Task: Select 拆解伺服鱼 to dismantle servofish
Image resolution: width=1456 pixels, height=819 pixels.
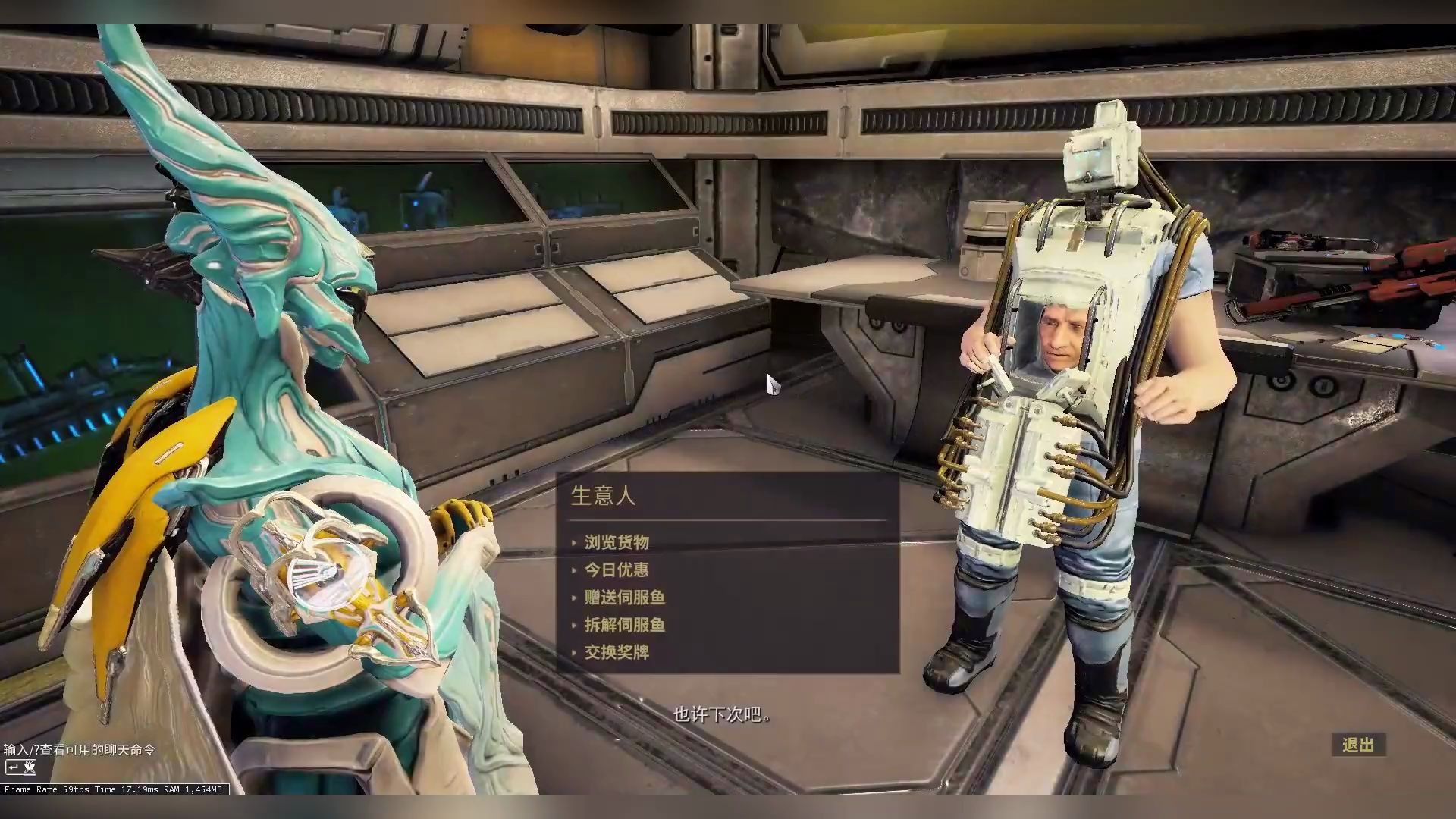Action: pyautogui.click(x=624, y=625)
